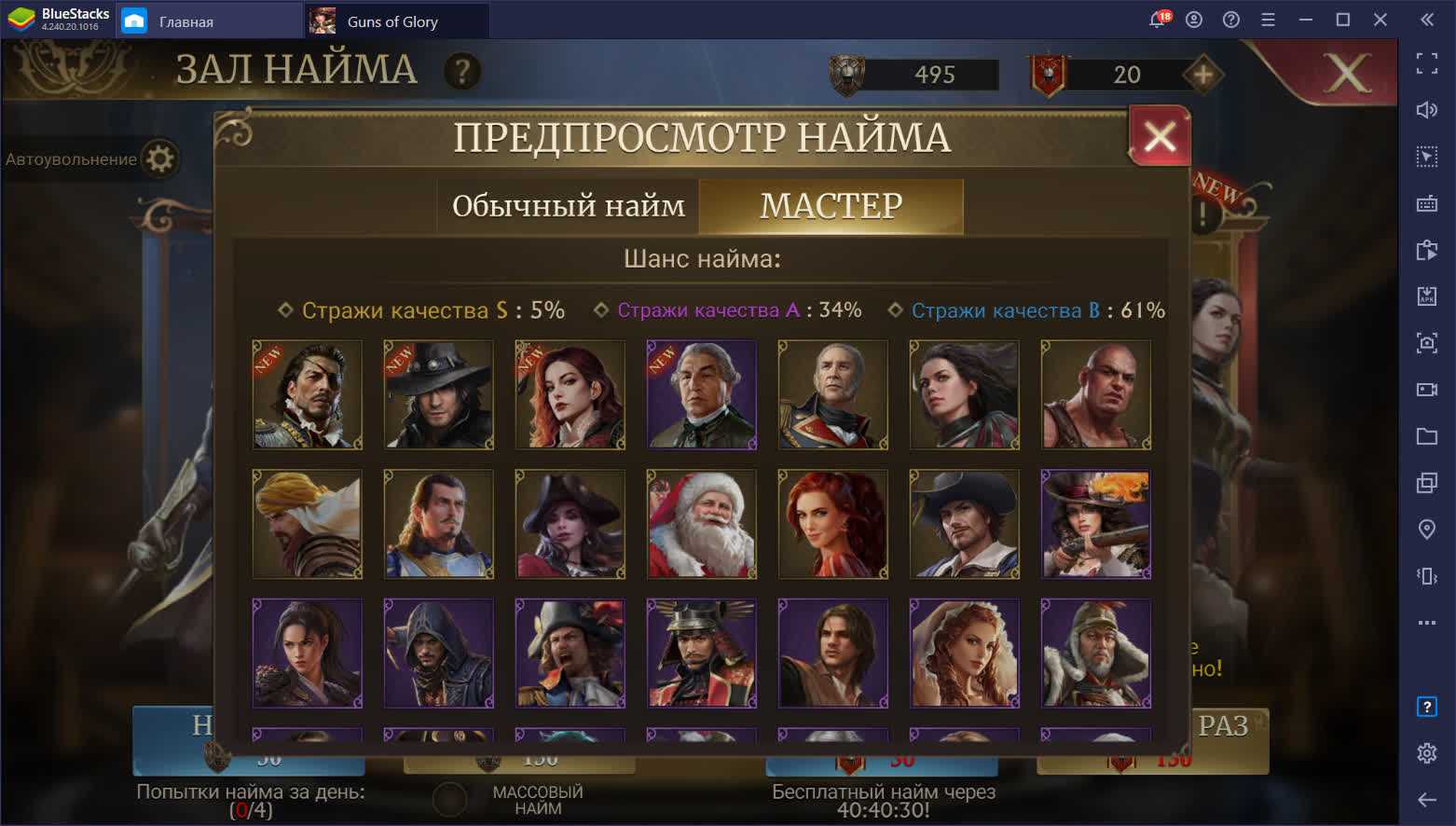Viewport: 1456px width, 826px height.
Task: Toggle the Массовый найм checkbox
Action: 450,799
